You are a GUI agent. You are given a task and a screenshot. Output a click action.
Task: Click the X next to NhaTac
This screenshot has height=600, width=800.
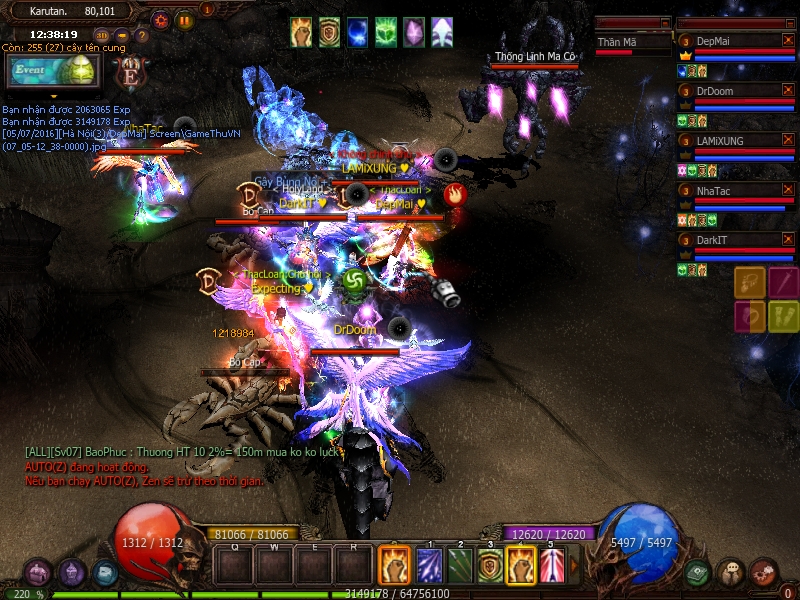tap(788, 190)
